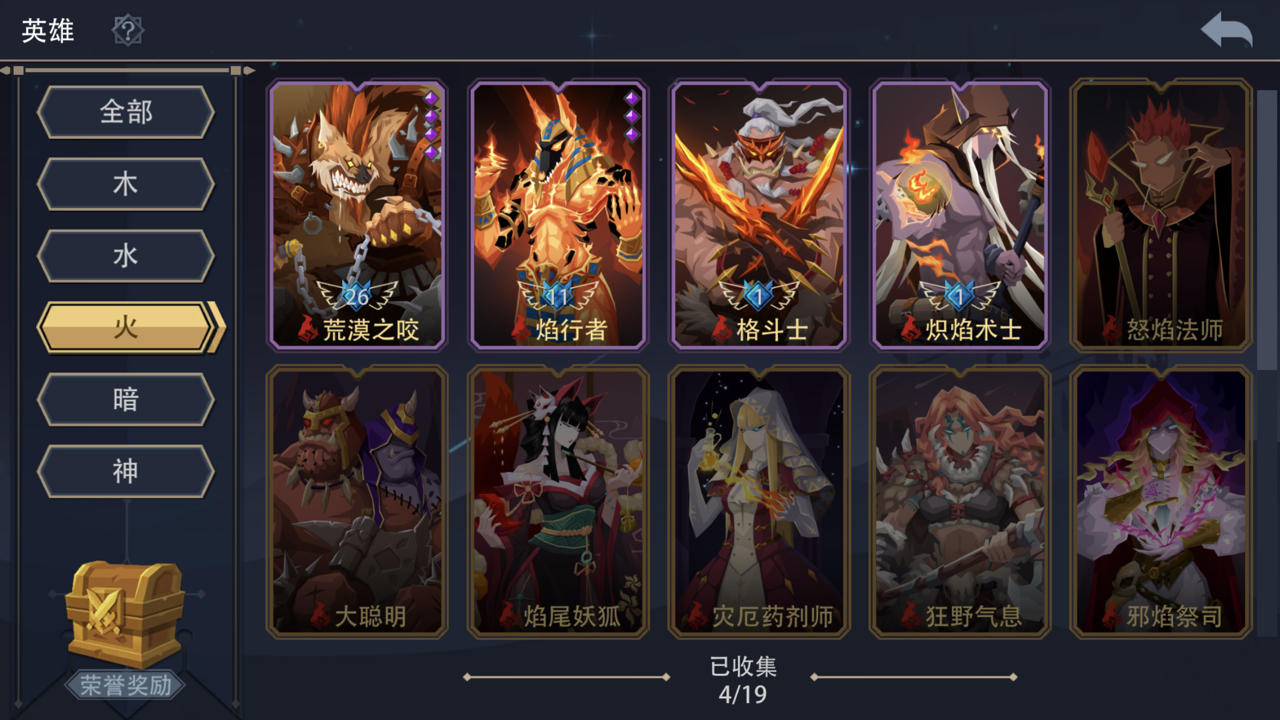Click the back arrow icon
Viewport: 1280px width, 720px height.
click(1228, 30)
